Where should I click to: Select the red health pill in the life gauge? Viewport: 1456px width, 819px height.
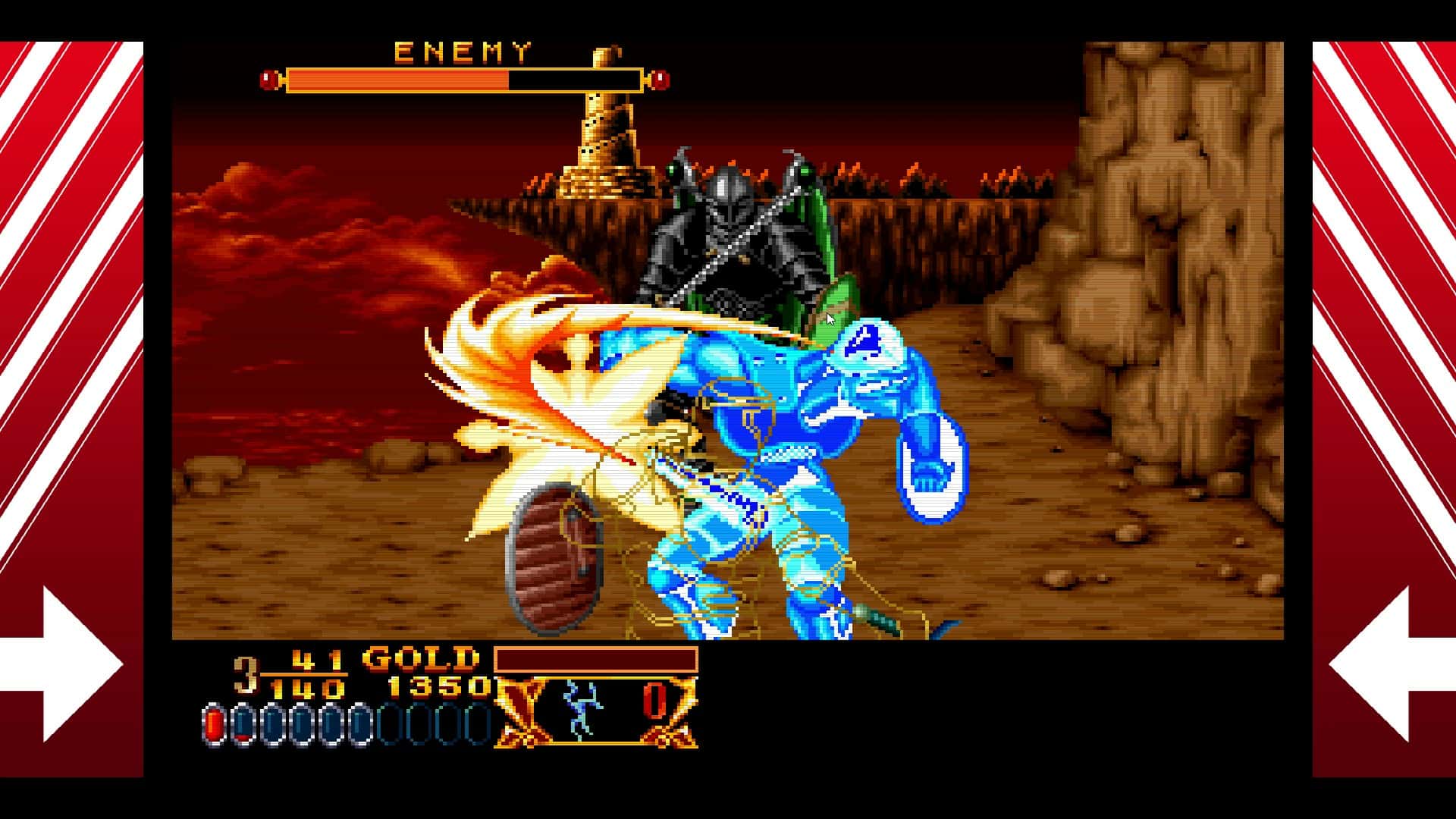(214, 723)
